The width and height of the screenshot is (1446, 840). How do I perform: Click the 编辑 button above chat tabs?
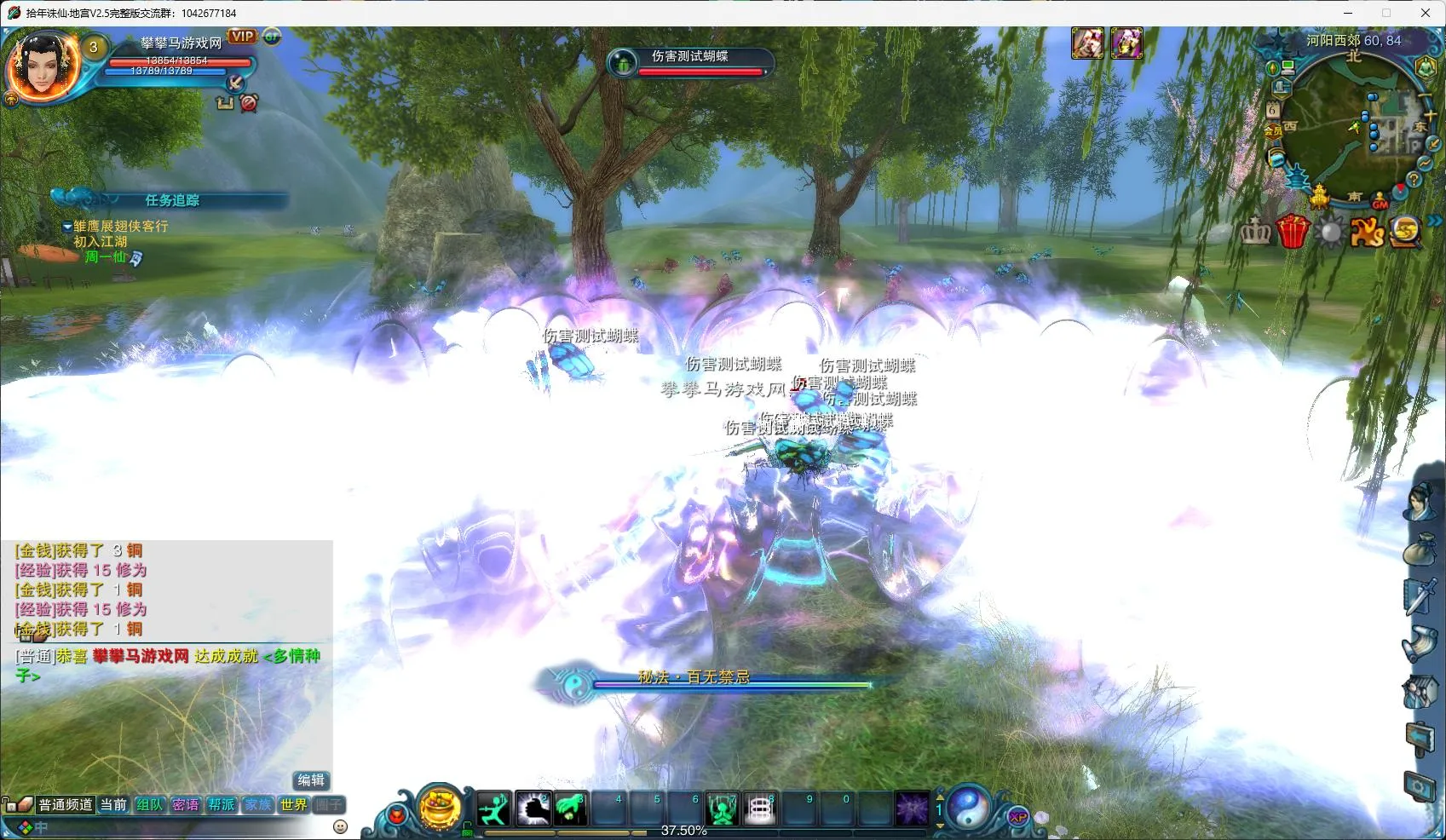310,780
